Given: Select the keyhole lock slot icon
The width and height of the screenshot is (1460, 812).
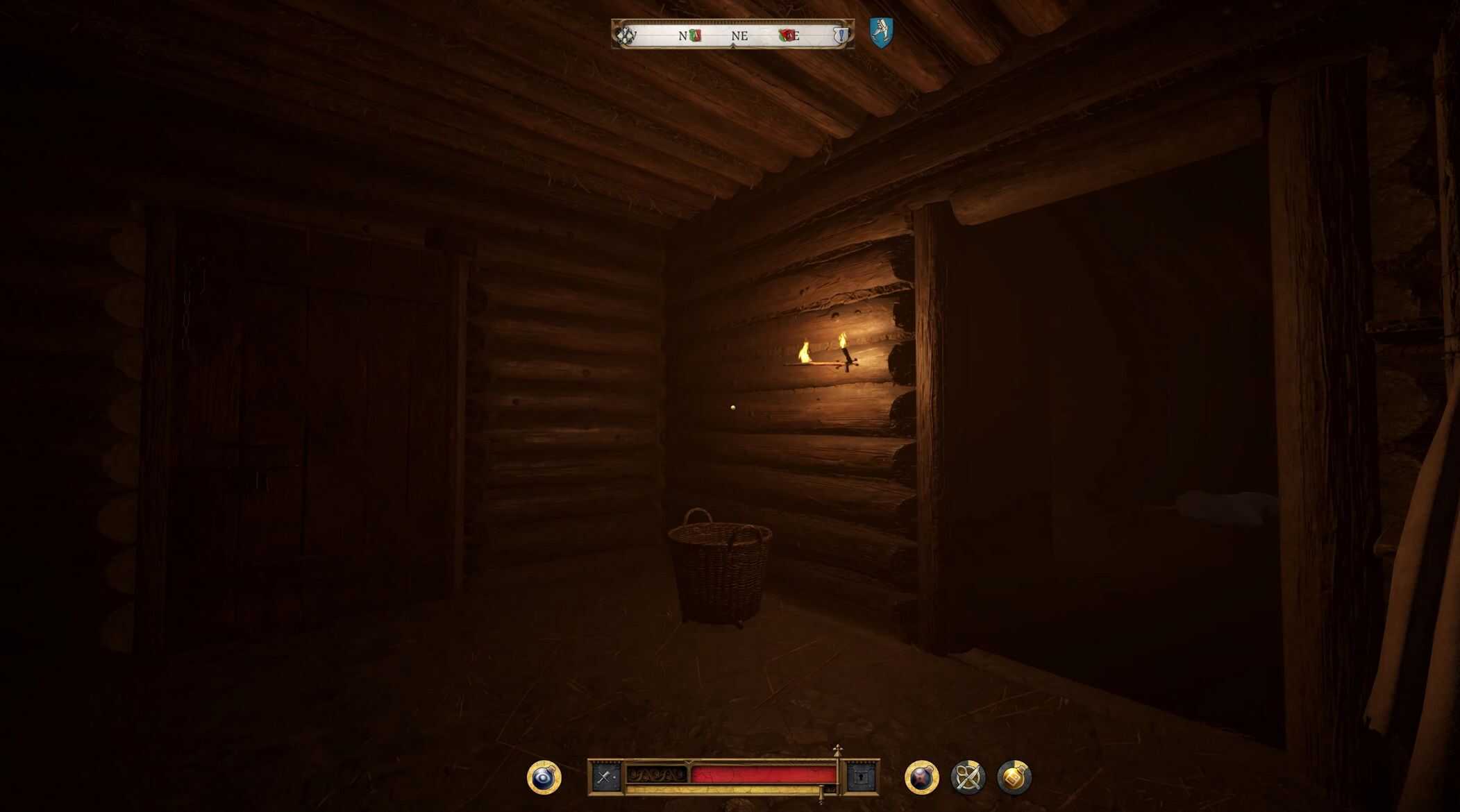Looking at the screenshot, I should point(862,777).
